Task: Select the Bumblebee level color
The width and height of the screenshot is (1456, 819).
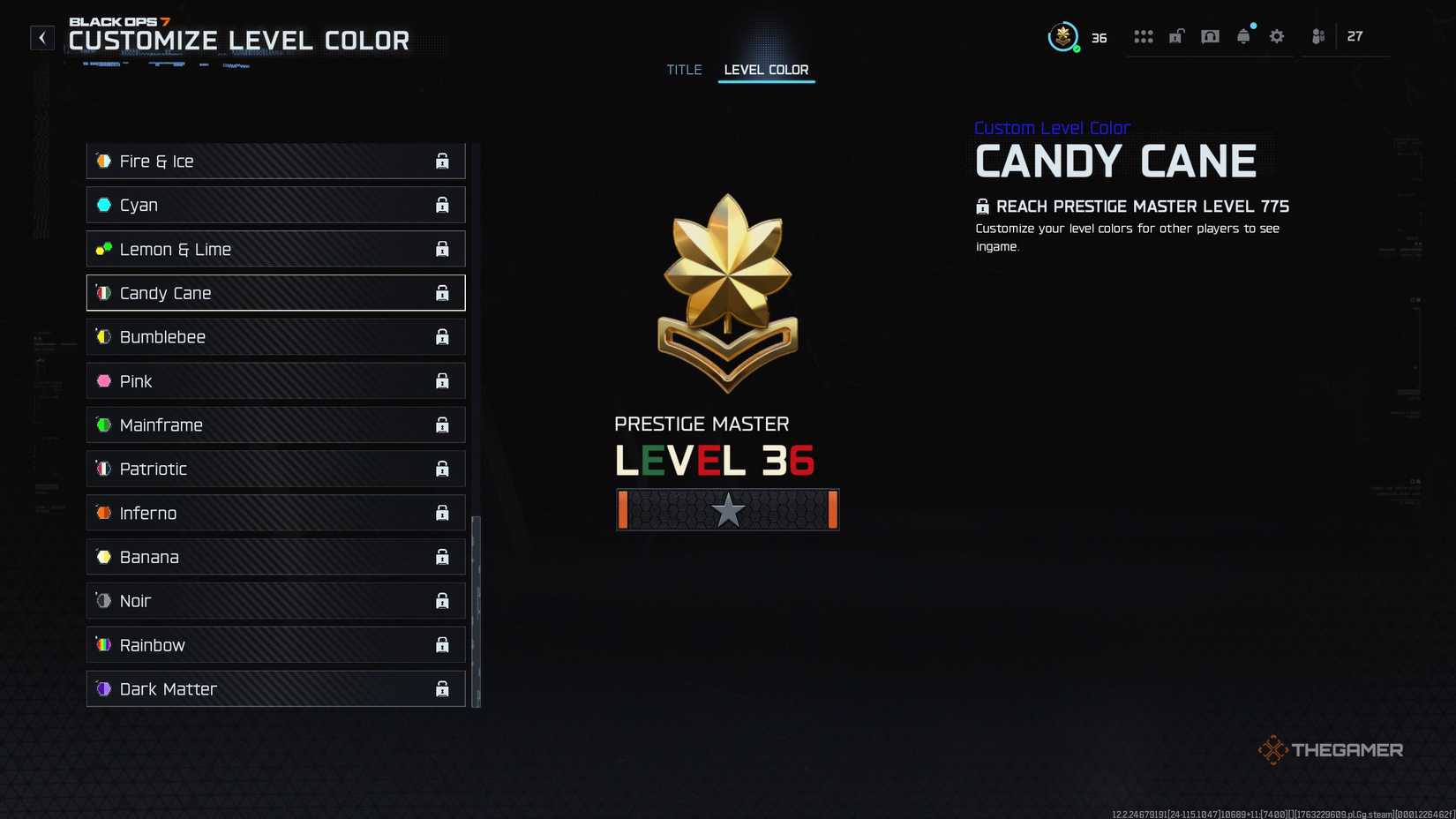Action: click(274, 336)
